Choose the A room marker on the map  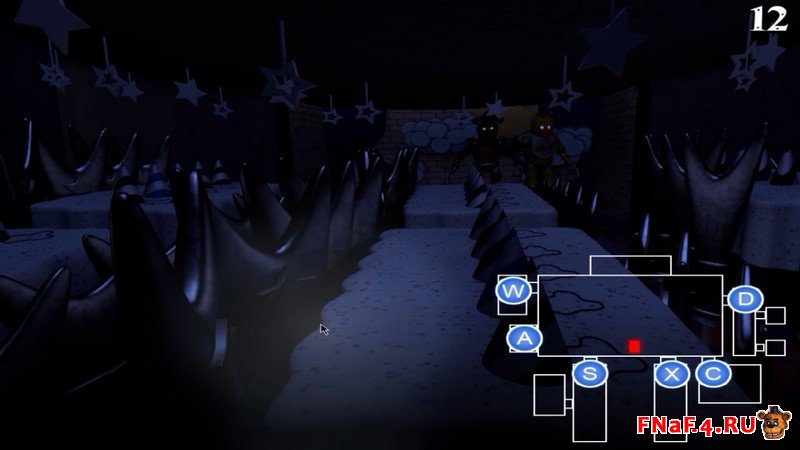[524, 339]
